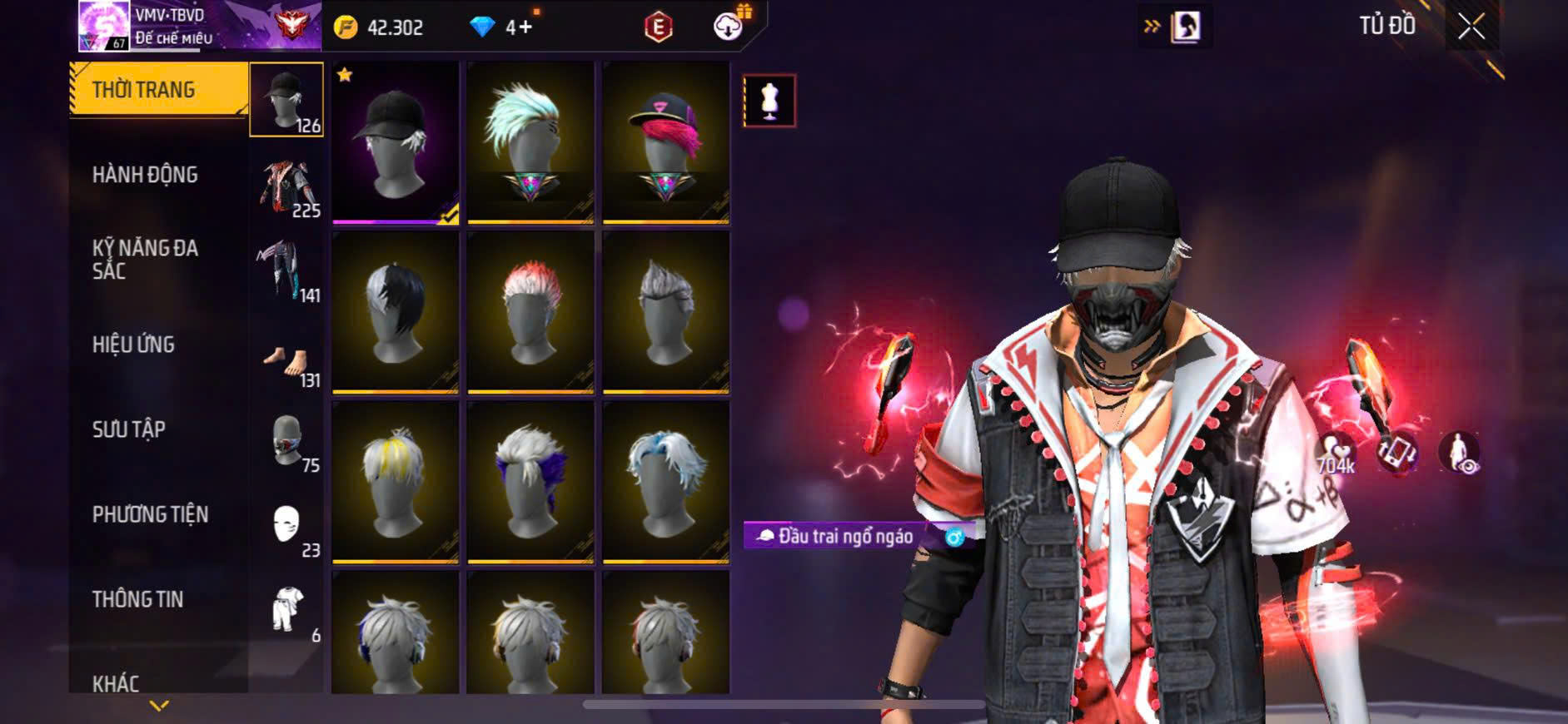
Task: Select the yellow streaked white hairstyle
Action: (395, 482)
